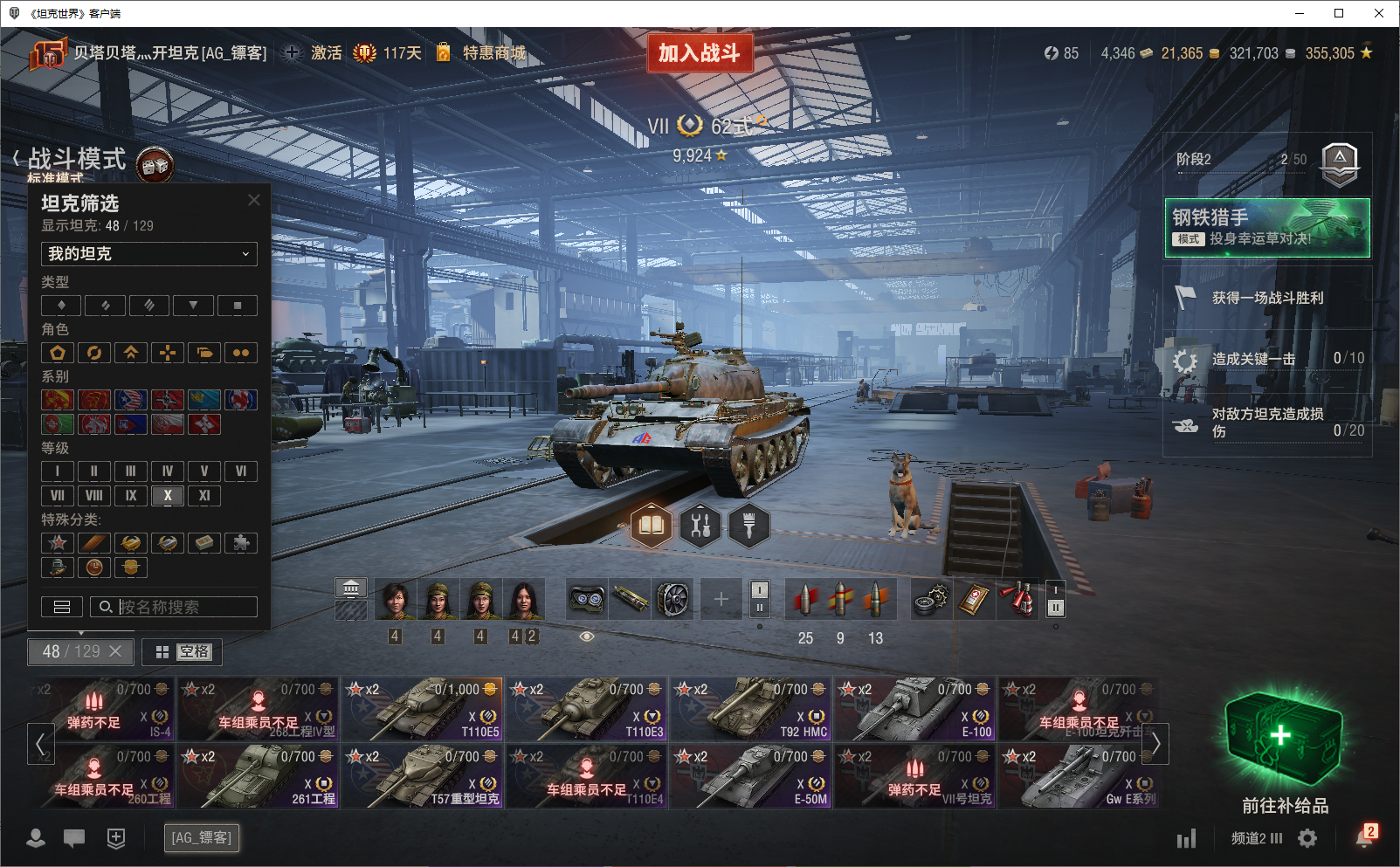Toggle the tier VIII filter
1400x867 pixels.
pos(94,496)
